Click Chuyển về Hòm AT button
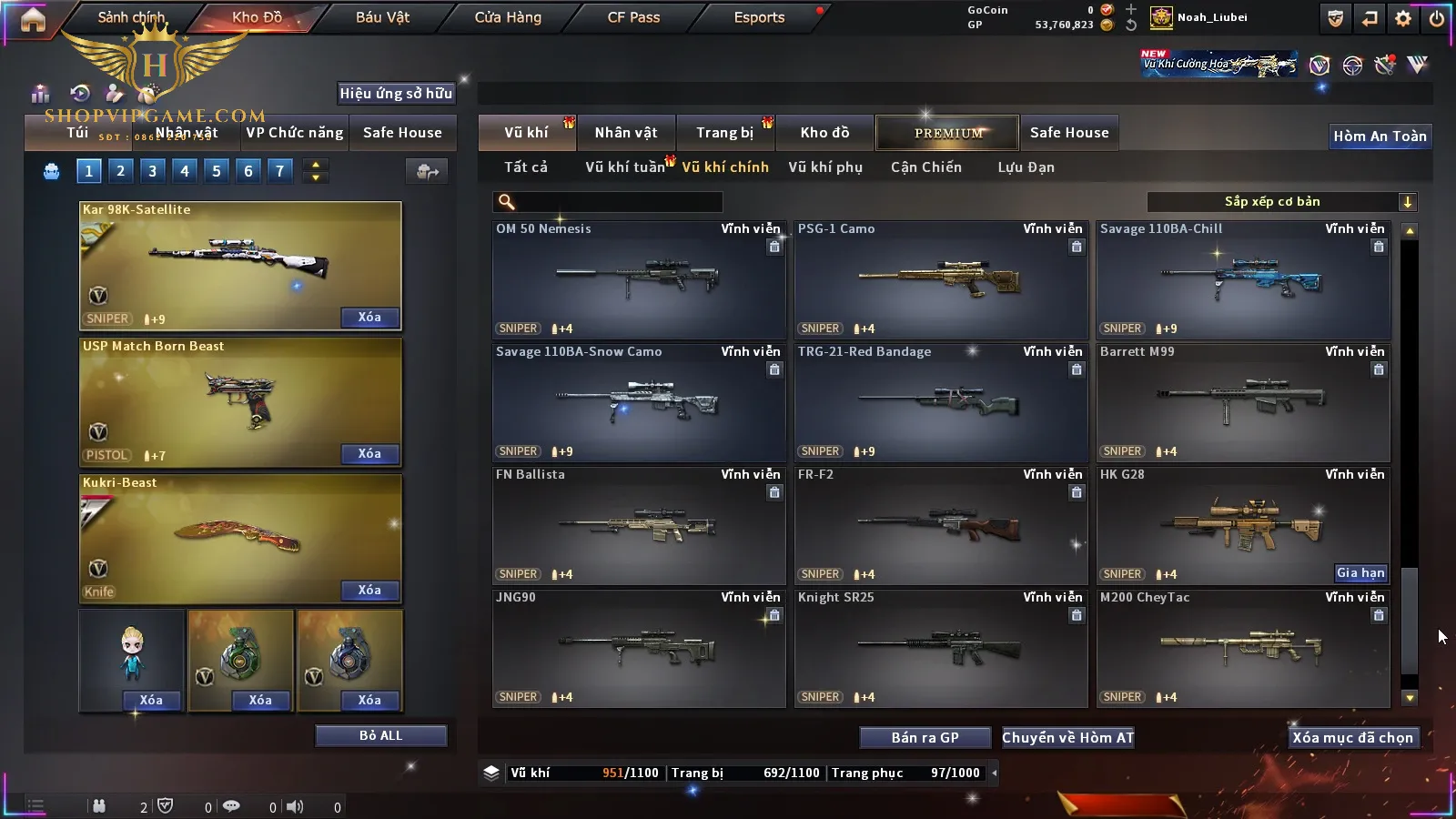 1067,738
